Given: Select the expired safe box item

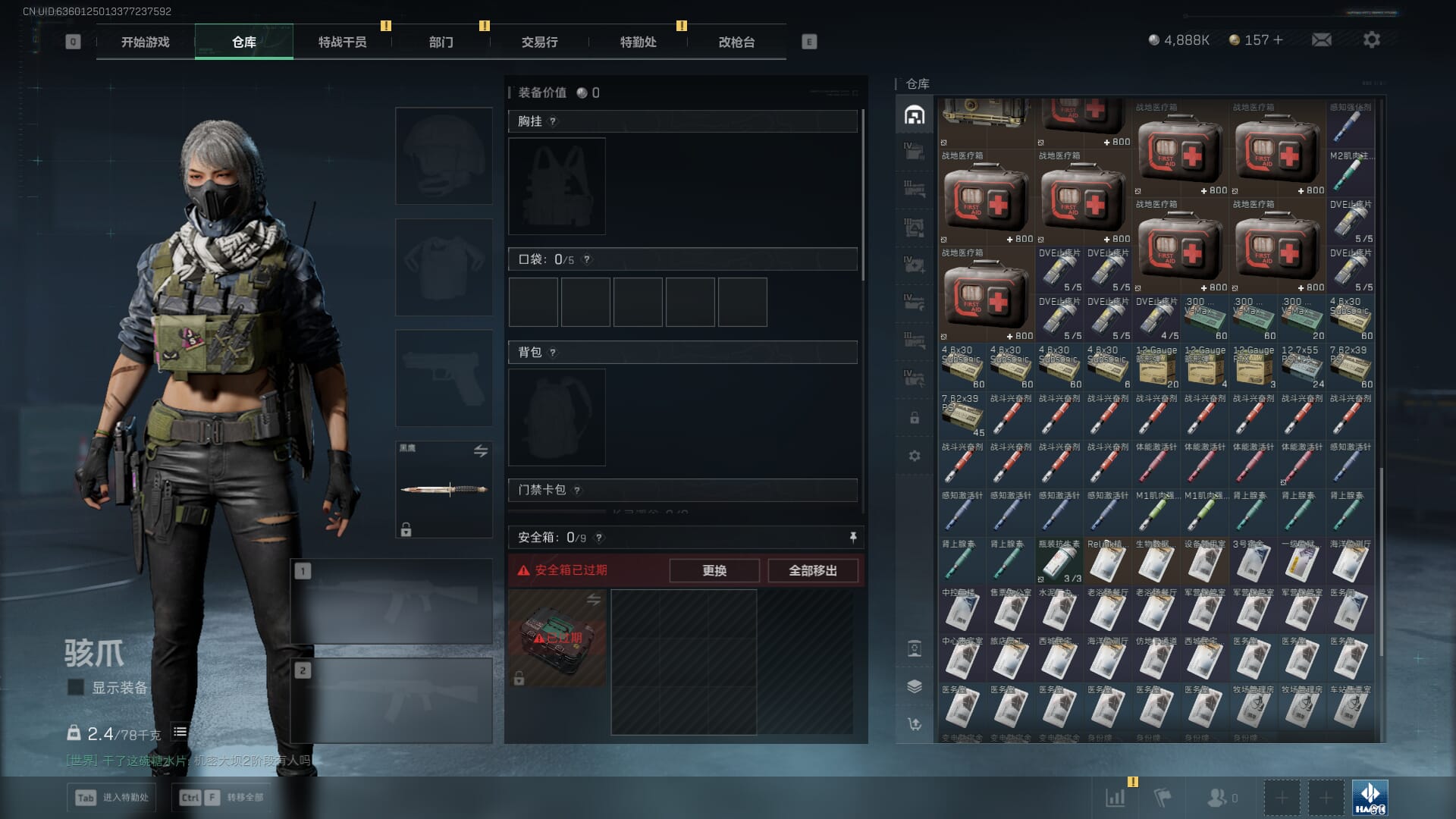Looking at the screenshot, I should [557, 638].
